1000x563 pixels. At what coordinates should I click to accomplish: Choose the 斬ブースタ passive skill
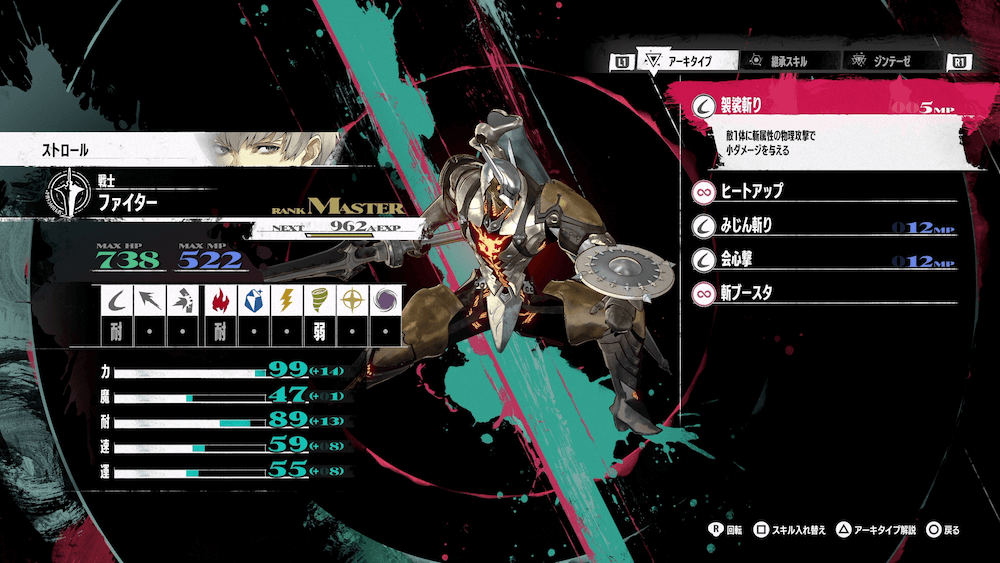coord(820,294)
